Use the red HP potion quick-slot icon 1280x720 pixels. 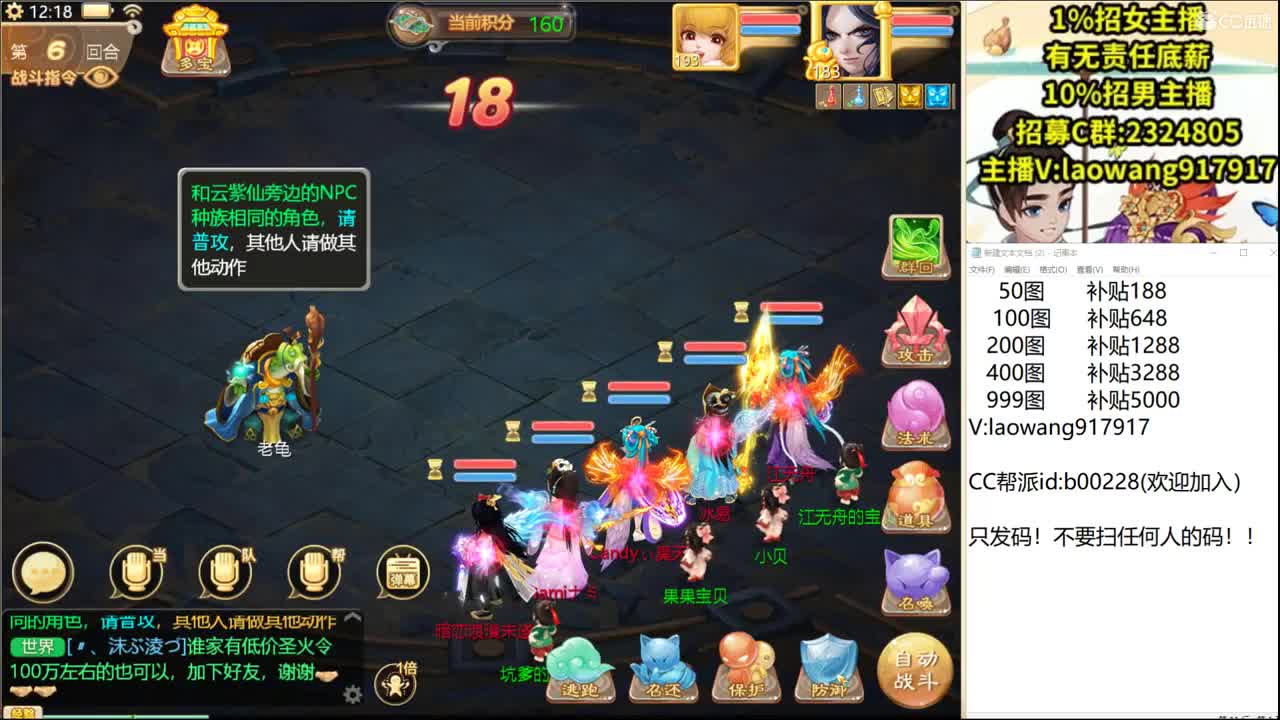point(828,97)
